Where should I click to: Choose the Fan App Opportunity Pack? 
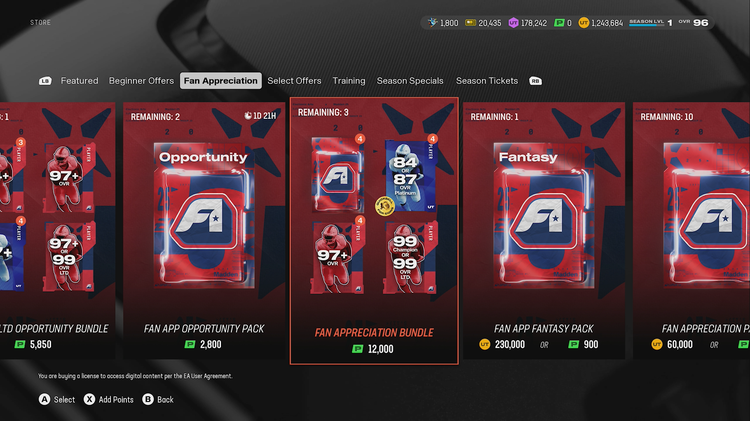[203, 230]
